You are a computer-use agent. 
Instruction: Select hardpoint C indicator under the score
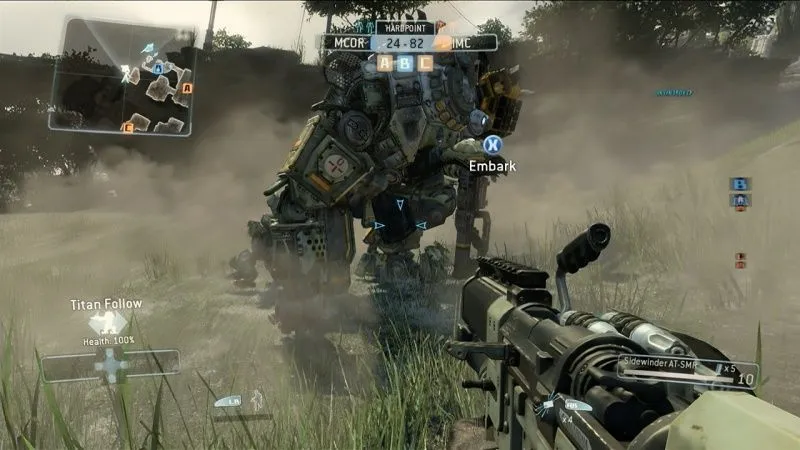pos(426,63)
